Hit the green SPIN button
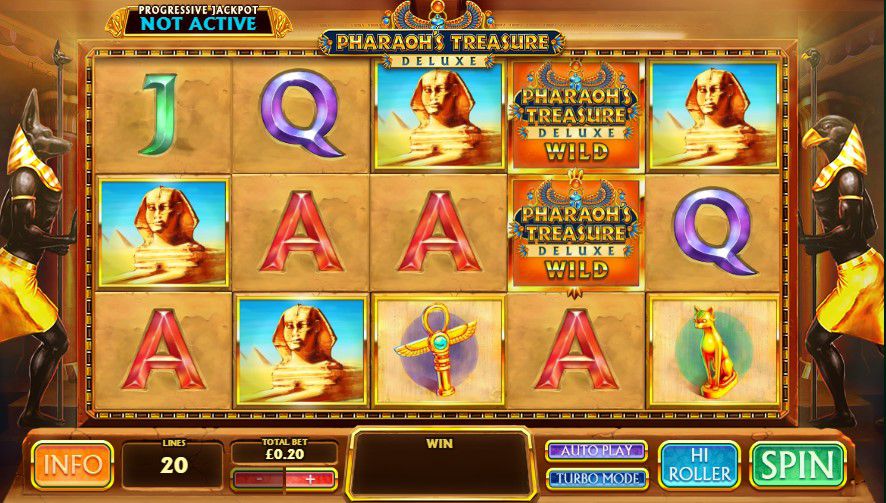 point(797,464)
